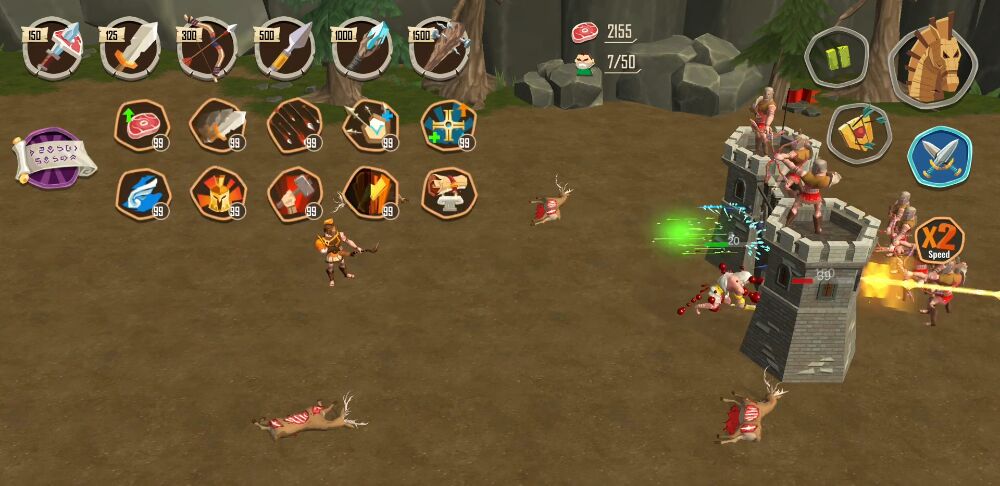The width and height of the screenshot is (1000, 486).
Task: Activate the blue winged boot skill
Action: click(x=142, y=193)
